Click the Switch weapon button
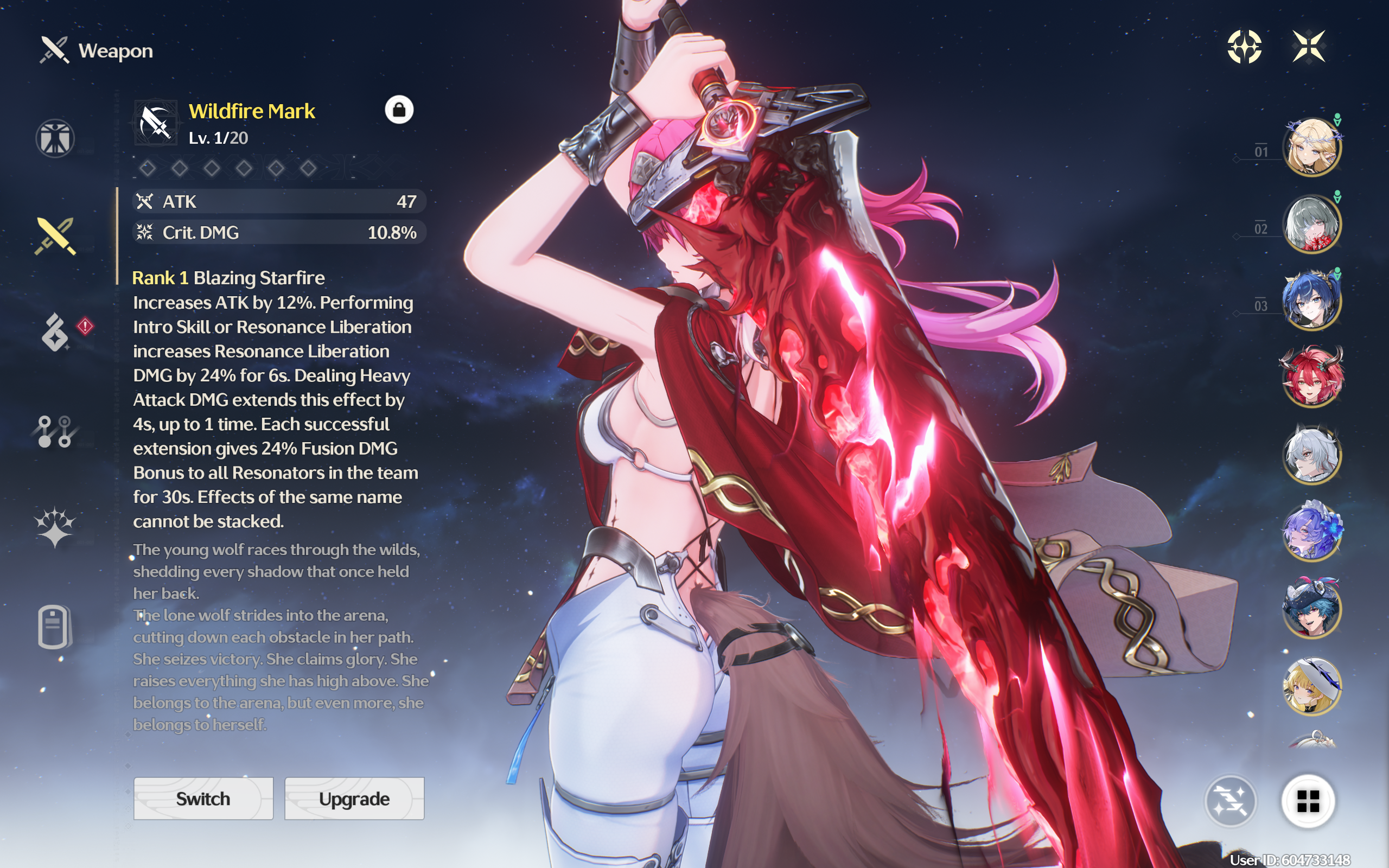Screen dimensions: 1389x868 pos(203,799)
